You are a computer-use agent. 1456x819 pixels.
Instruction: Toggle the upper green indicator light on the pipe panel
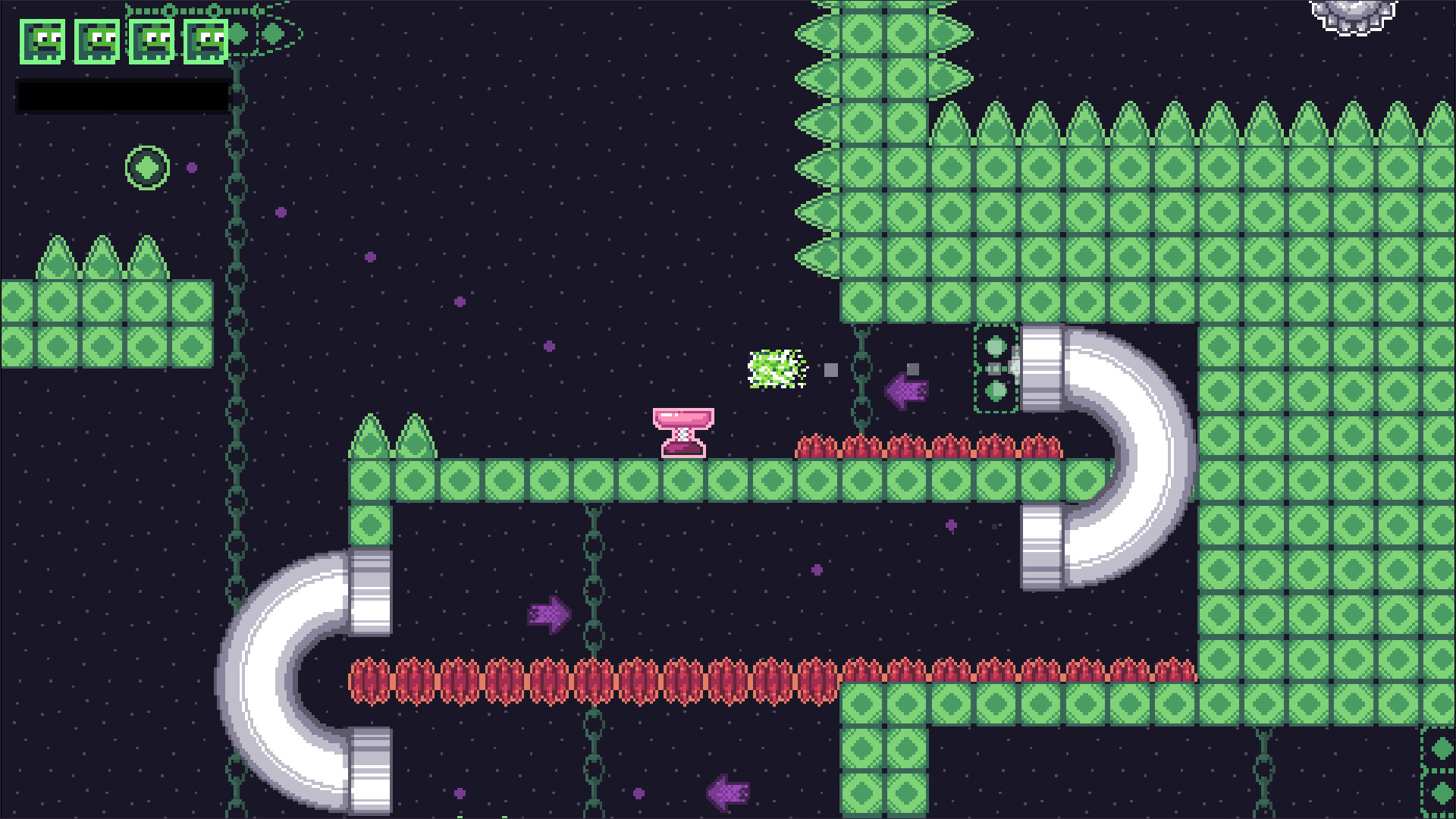pyautogui.click(x=996, y=347)
